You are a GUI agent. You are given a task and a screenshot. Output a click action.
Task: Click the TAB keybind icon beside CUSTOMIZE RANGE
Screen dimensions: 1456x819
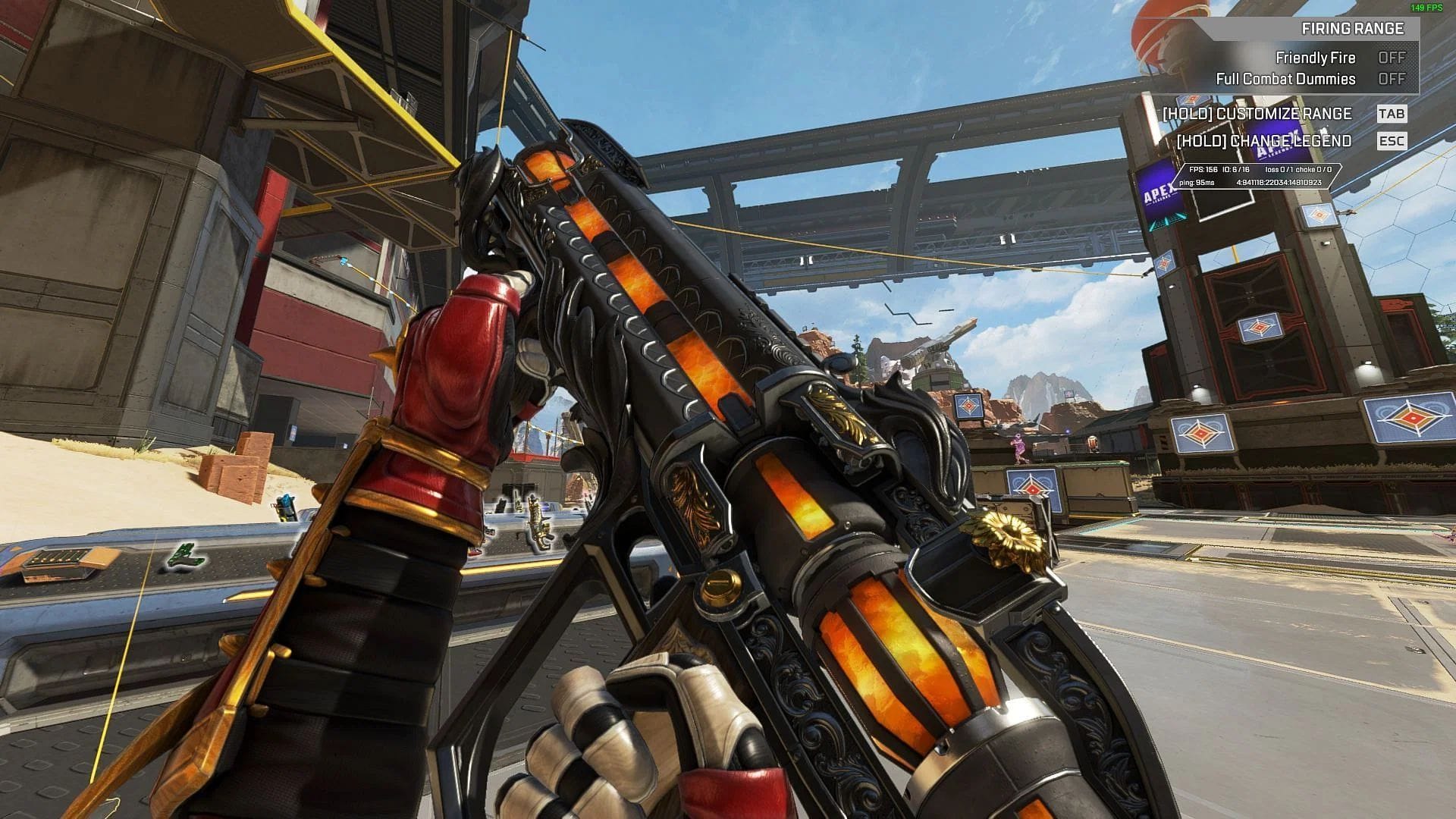[x=1394, y=113]
